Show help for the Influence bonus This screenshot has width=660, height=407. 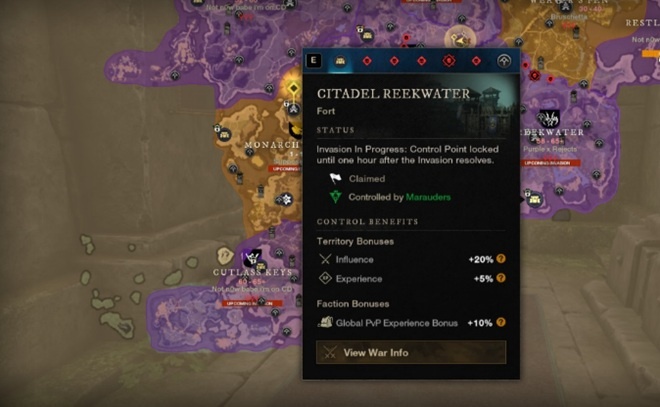coord(501,259)
